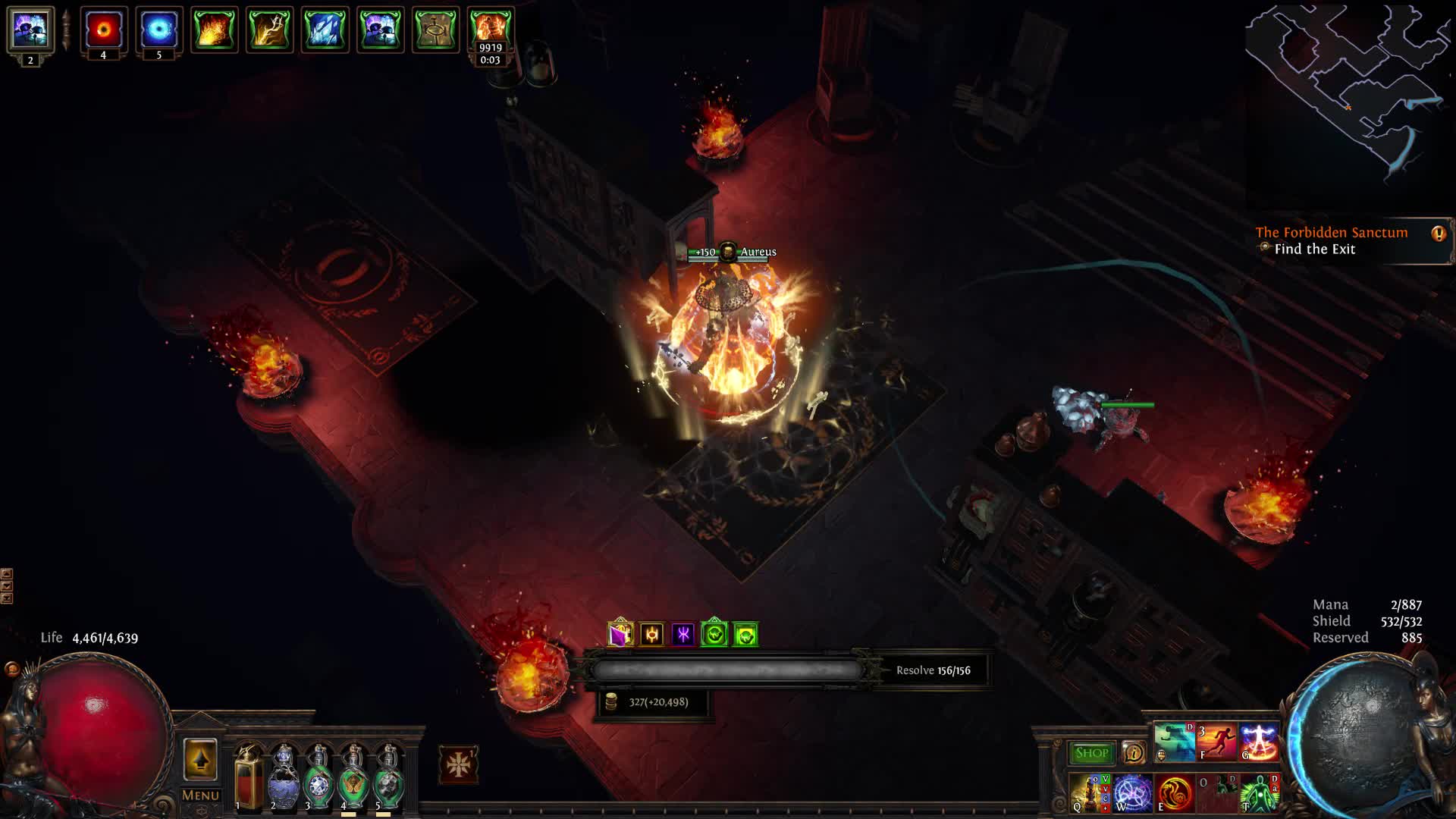Open the game Menu
1456x819 pixels.
[200, 795]
